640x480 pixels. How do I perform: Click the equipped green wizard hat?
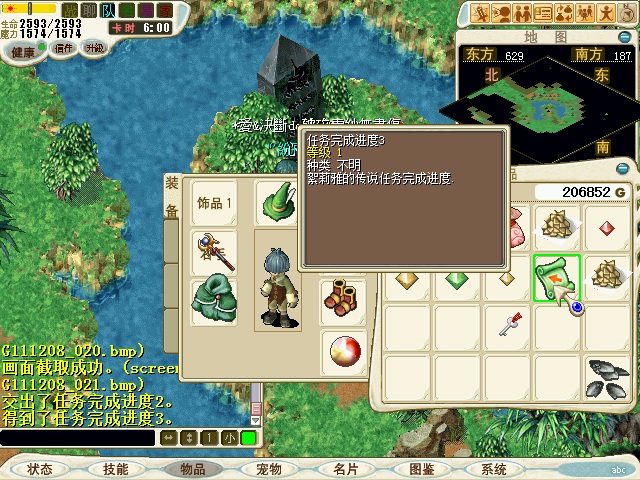click(277, 203)
